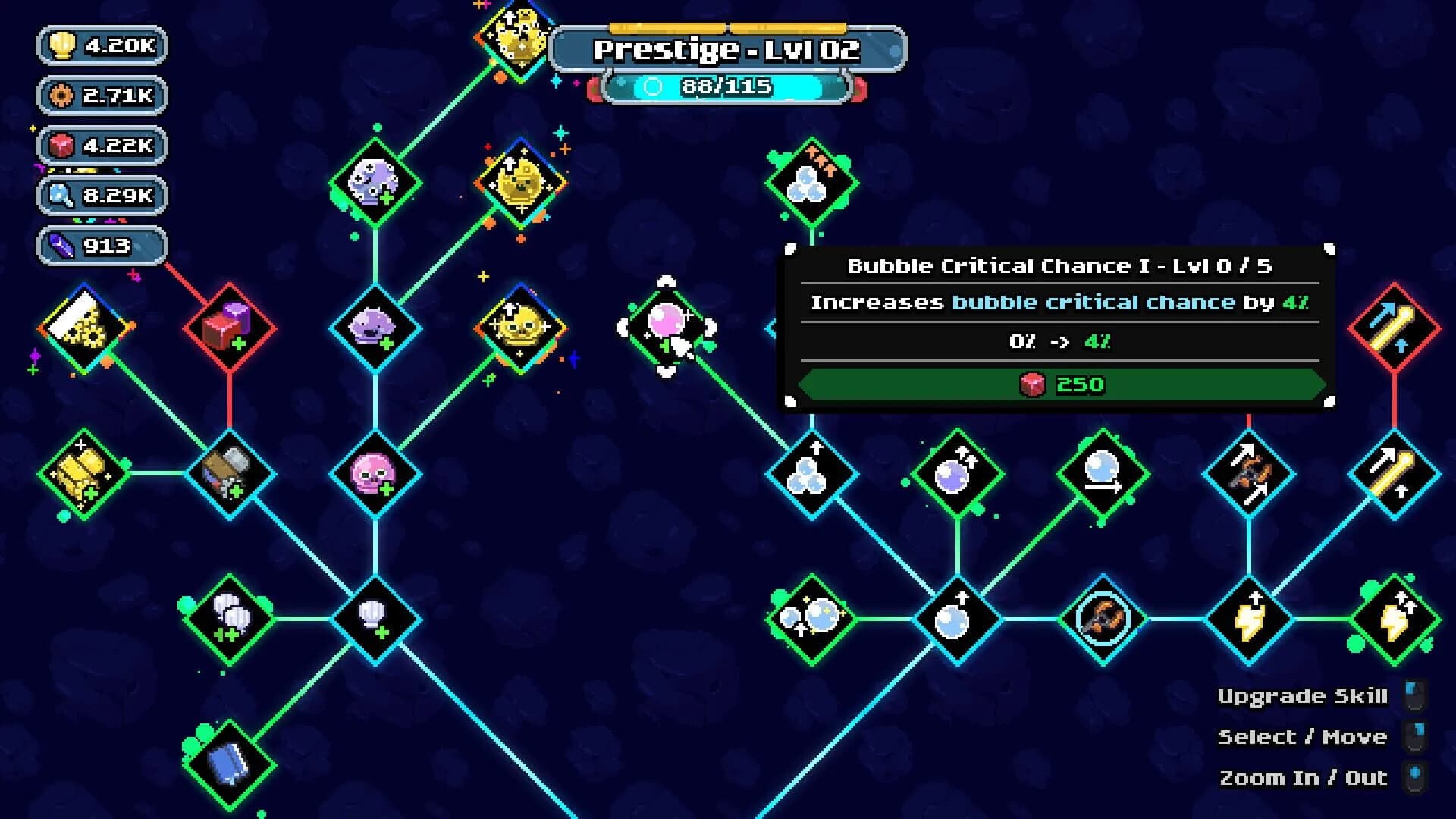
Task: Select the red cube skill node
Action: [x=227, y=326]
